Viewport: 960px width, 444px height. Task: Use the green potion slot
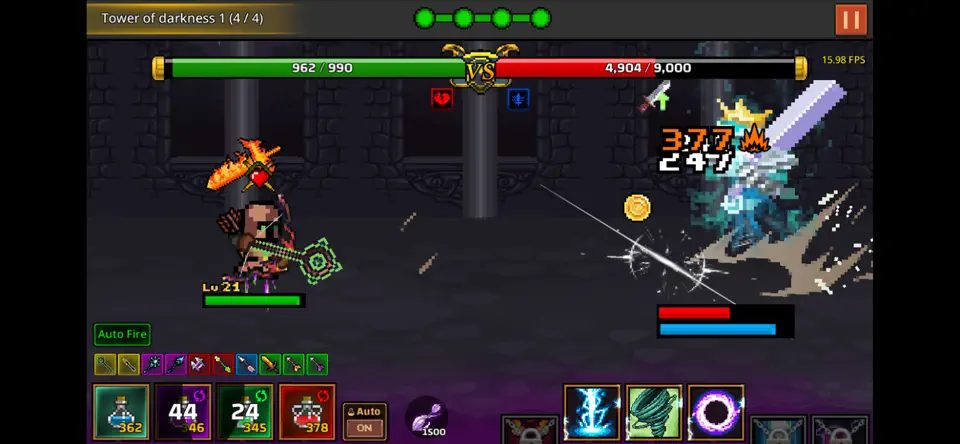245,412
